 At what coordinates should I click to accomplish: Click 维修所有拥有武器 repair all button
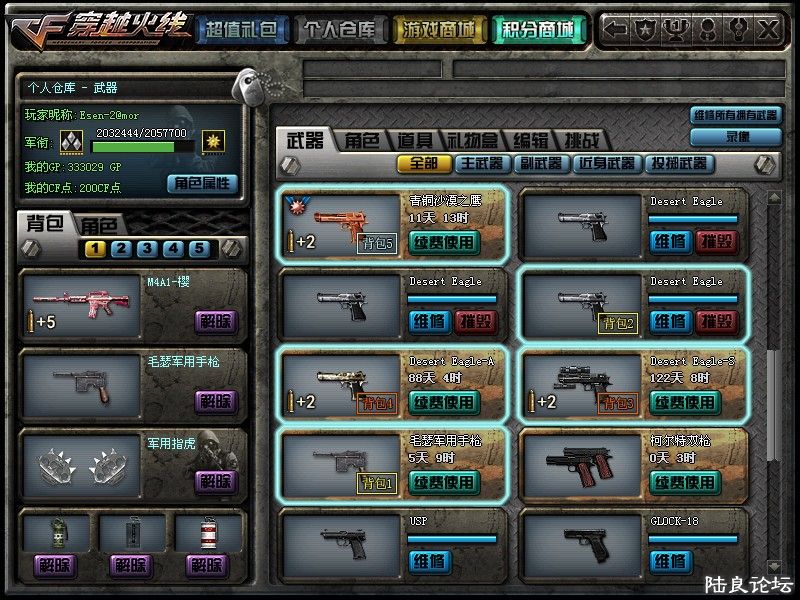pyautogui.click(x=736, y=115)
